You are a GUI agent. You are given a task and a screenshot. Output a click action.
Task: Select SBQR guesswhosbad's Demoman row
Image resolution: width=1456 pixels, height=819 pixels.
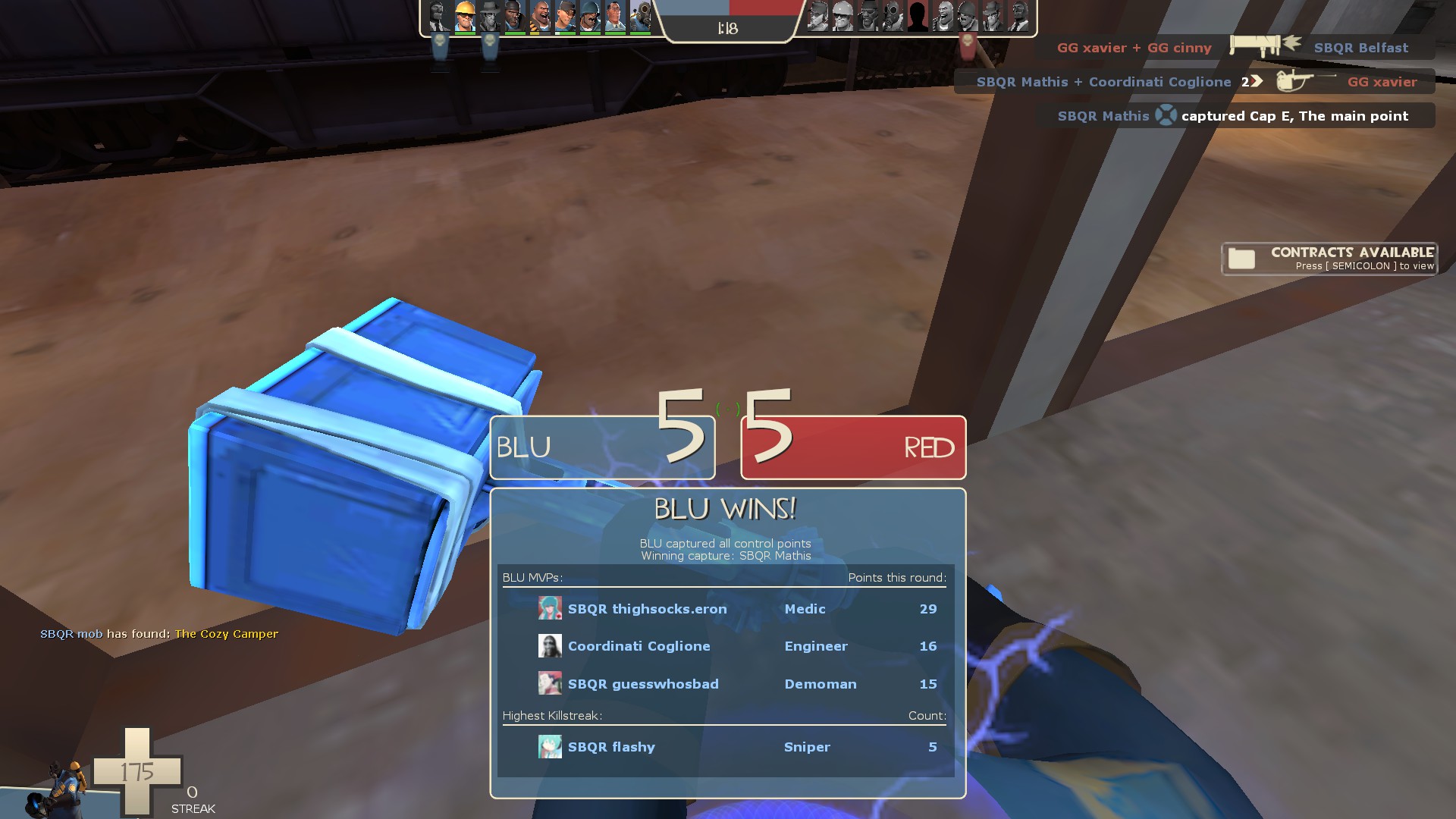tap(725, 684)
